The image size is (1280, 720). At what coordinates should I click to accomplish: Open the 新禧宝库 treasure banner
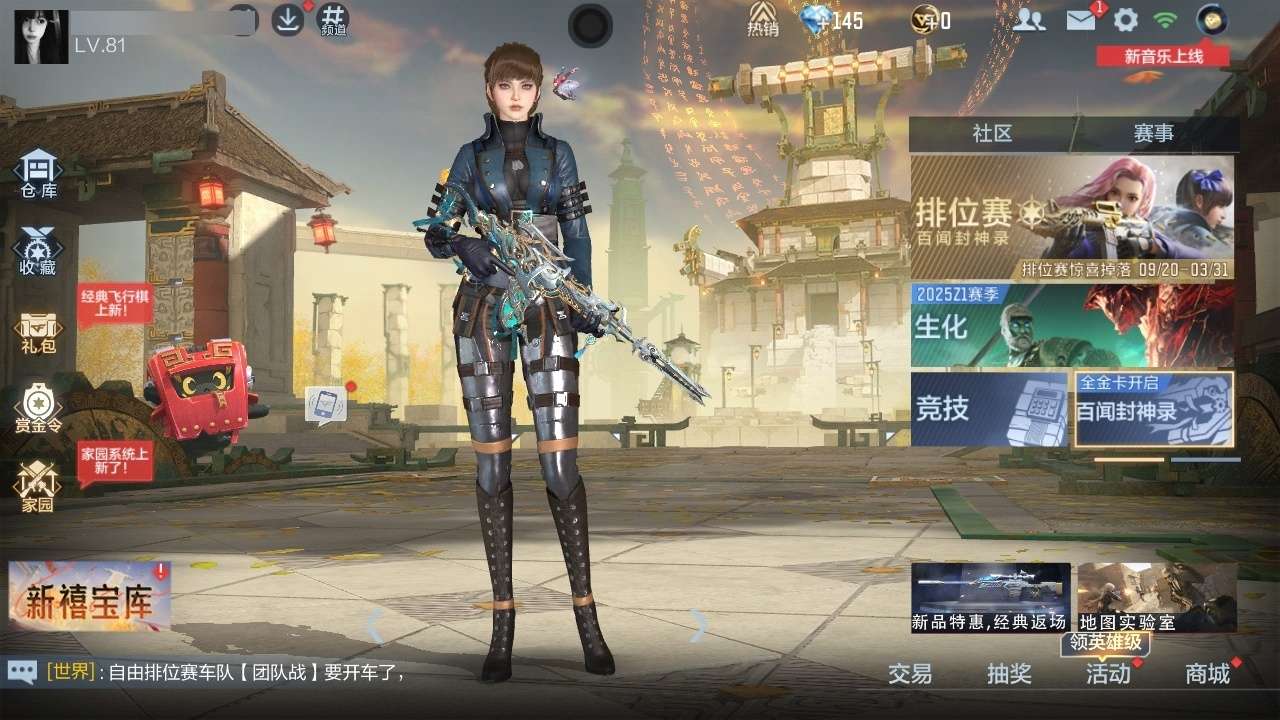point(89,598)
